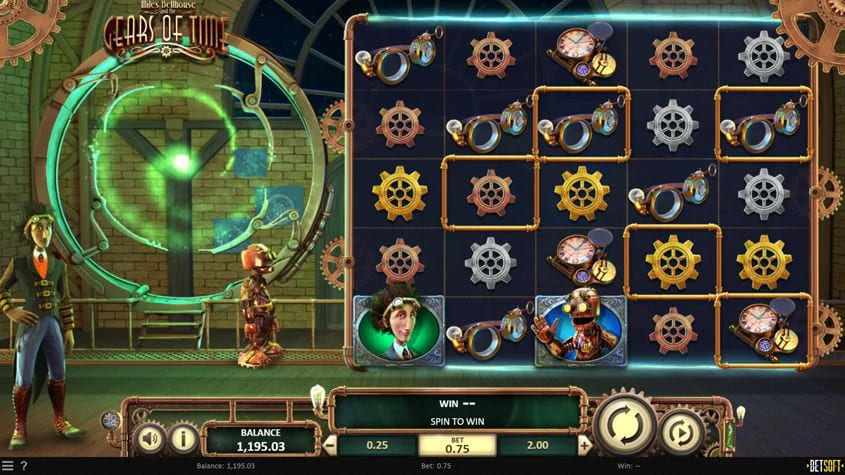Increase the bet with the plus button

coord(584,444)
